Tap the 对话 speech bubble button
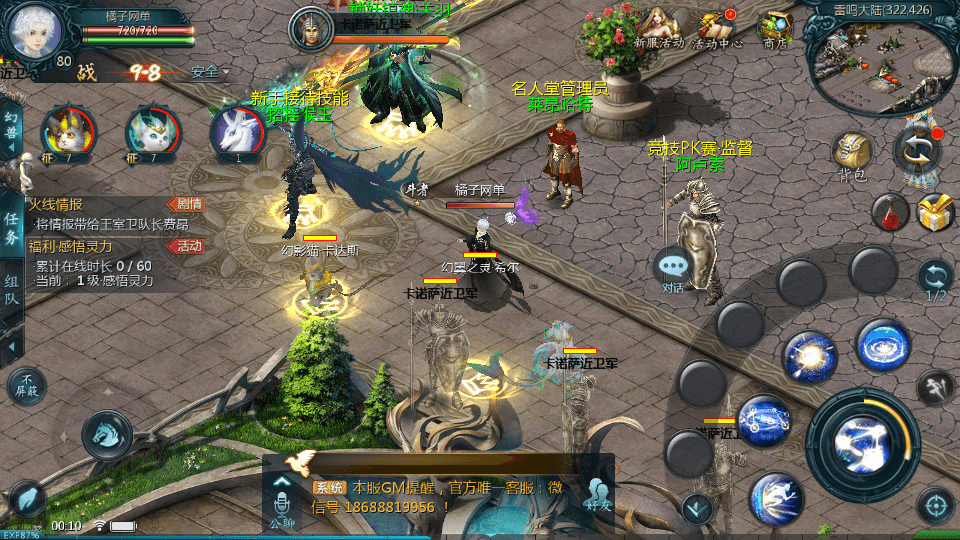The height and width of the screenshot is (540, 960). (673, 268)
